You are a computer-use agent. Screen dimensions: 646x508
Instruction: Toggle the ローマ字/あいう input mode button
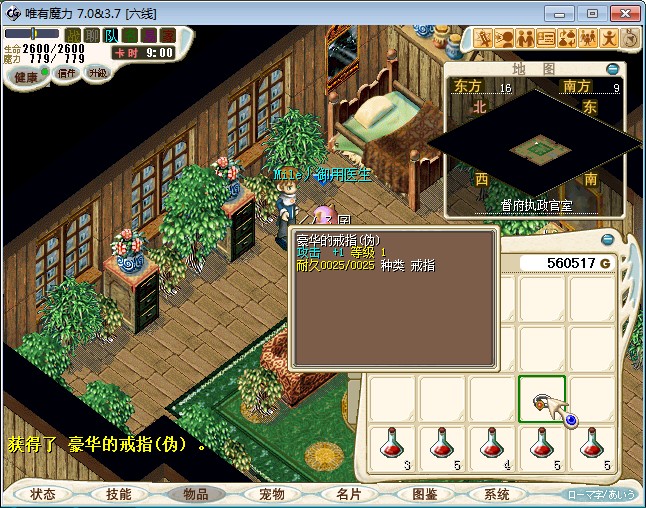click(x=601, y=494)
